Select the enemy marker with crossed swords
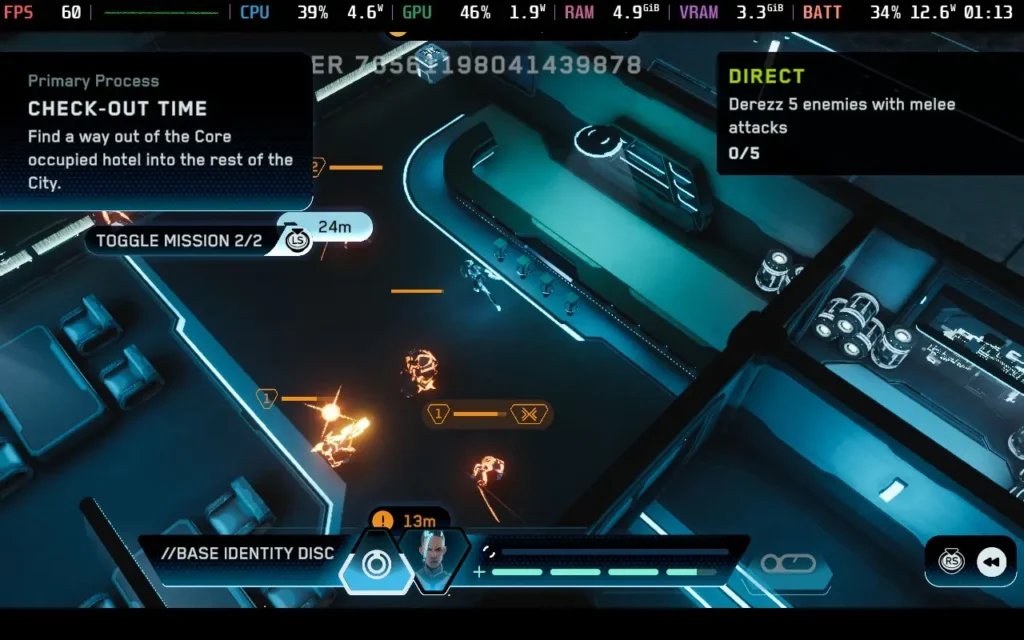Image resolution: width=1024 pixels, height=640 pixels. point(529,413)
